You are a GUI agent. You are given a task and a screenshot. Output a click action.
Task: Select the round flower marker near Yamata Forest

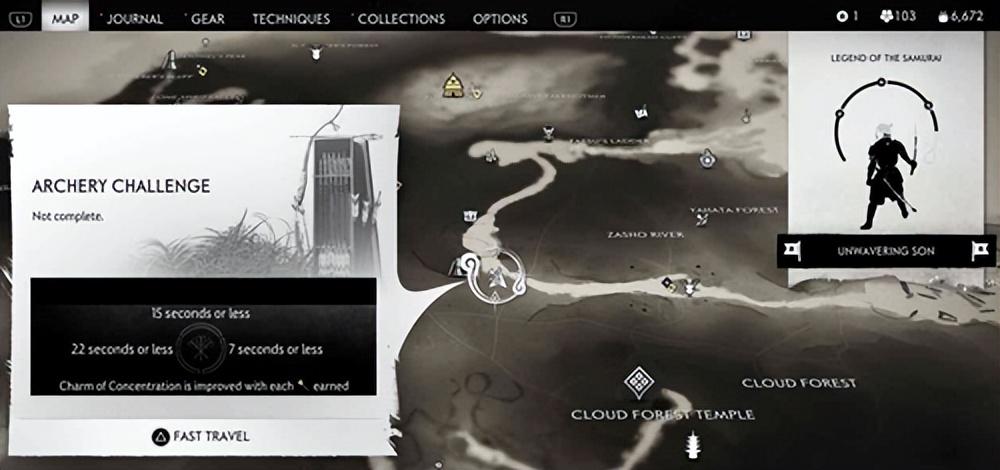pos(708,157)
